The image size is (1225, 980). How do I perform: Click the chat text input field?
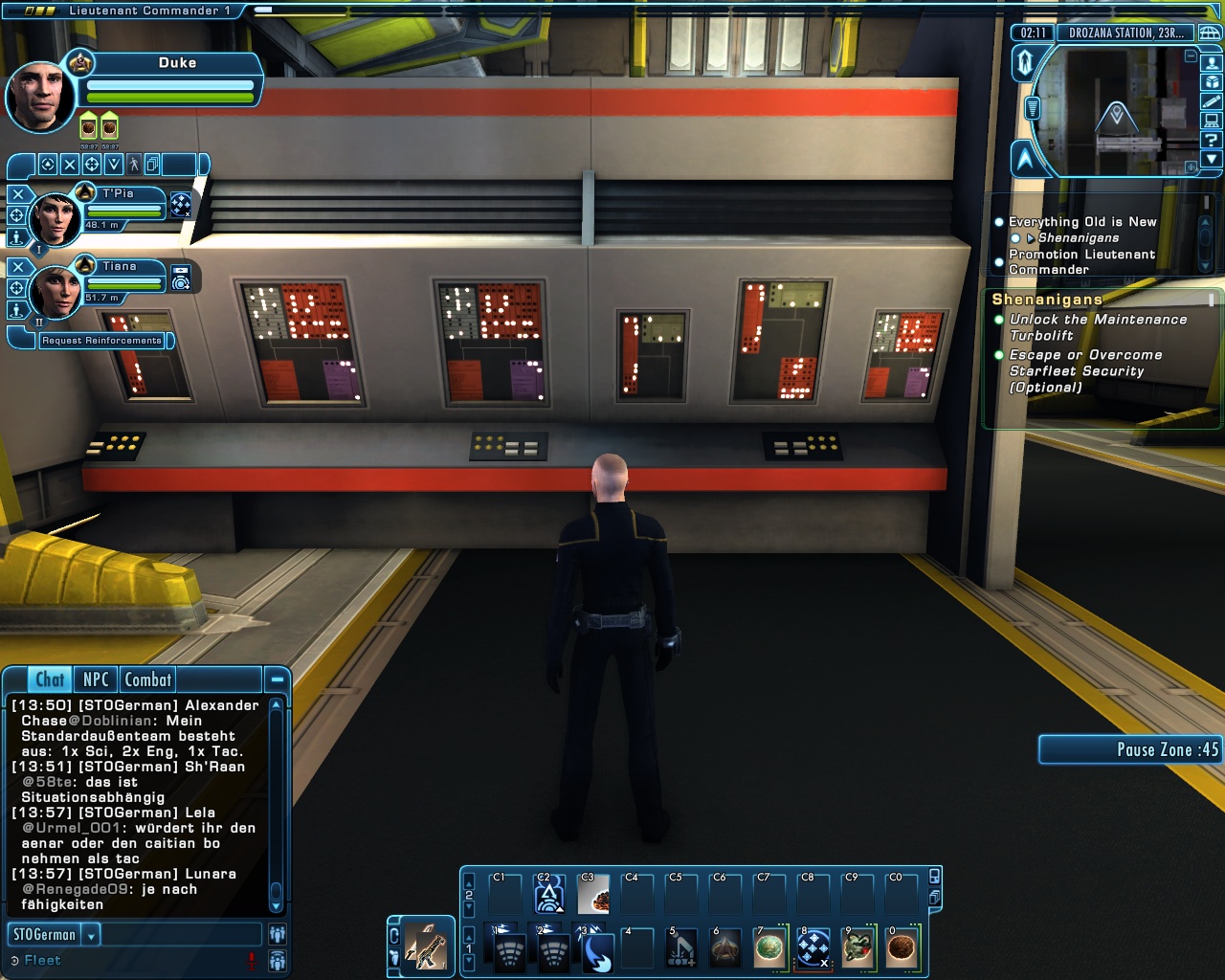pyautogui.click(x=180, y=935)
